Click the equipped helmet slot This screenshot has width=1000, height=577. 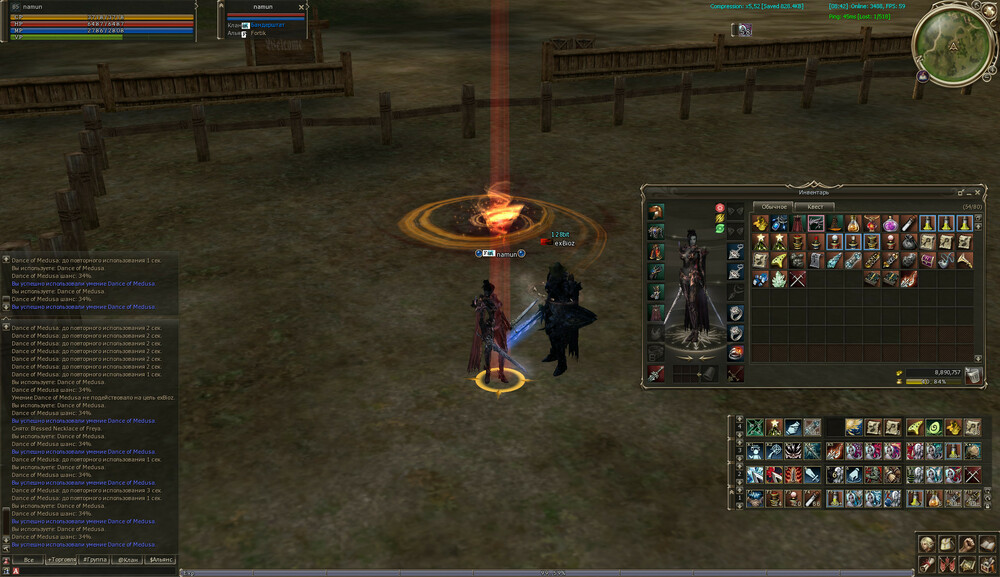(655, 212)
